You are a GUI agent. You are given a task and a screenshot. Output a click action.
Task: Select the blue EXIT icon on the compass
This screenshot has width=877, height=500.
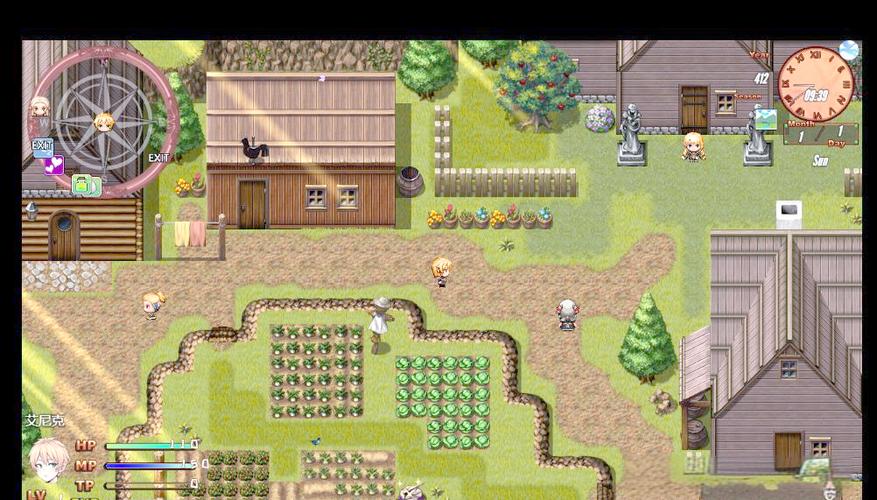pyautogui.click(x=42, y=148)
